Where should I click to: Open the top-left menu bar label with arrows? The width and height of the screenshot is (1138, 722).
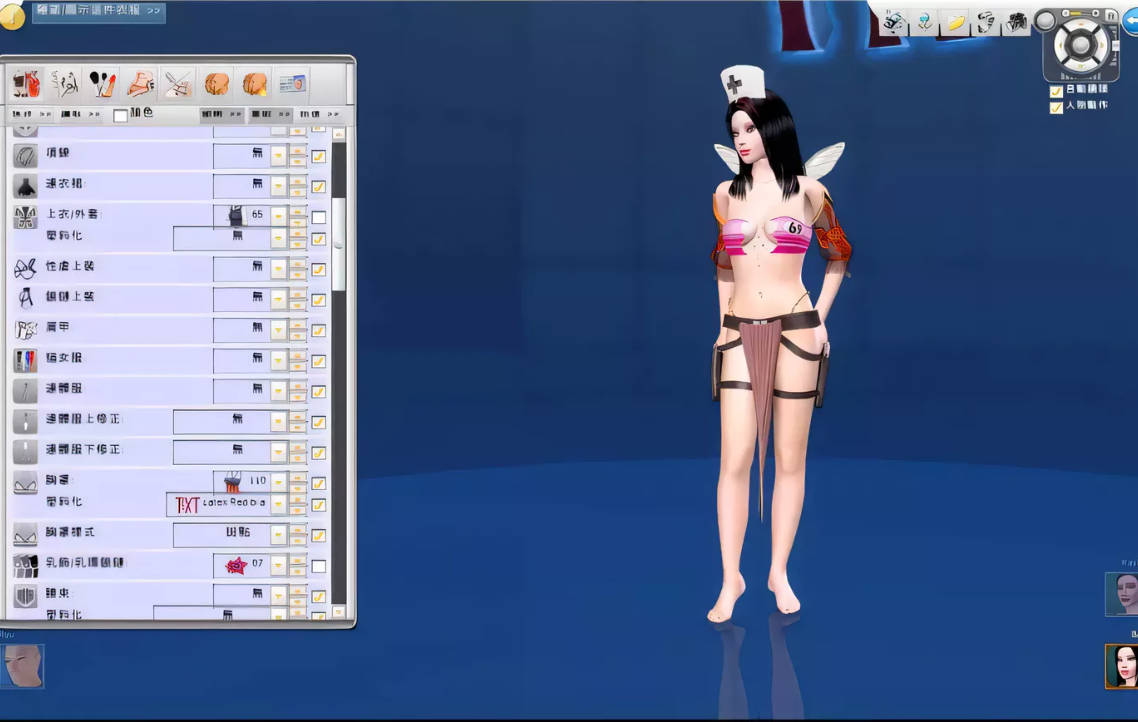coord(98,11)
